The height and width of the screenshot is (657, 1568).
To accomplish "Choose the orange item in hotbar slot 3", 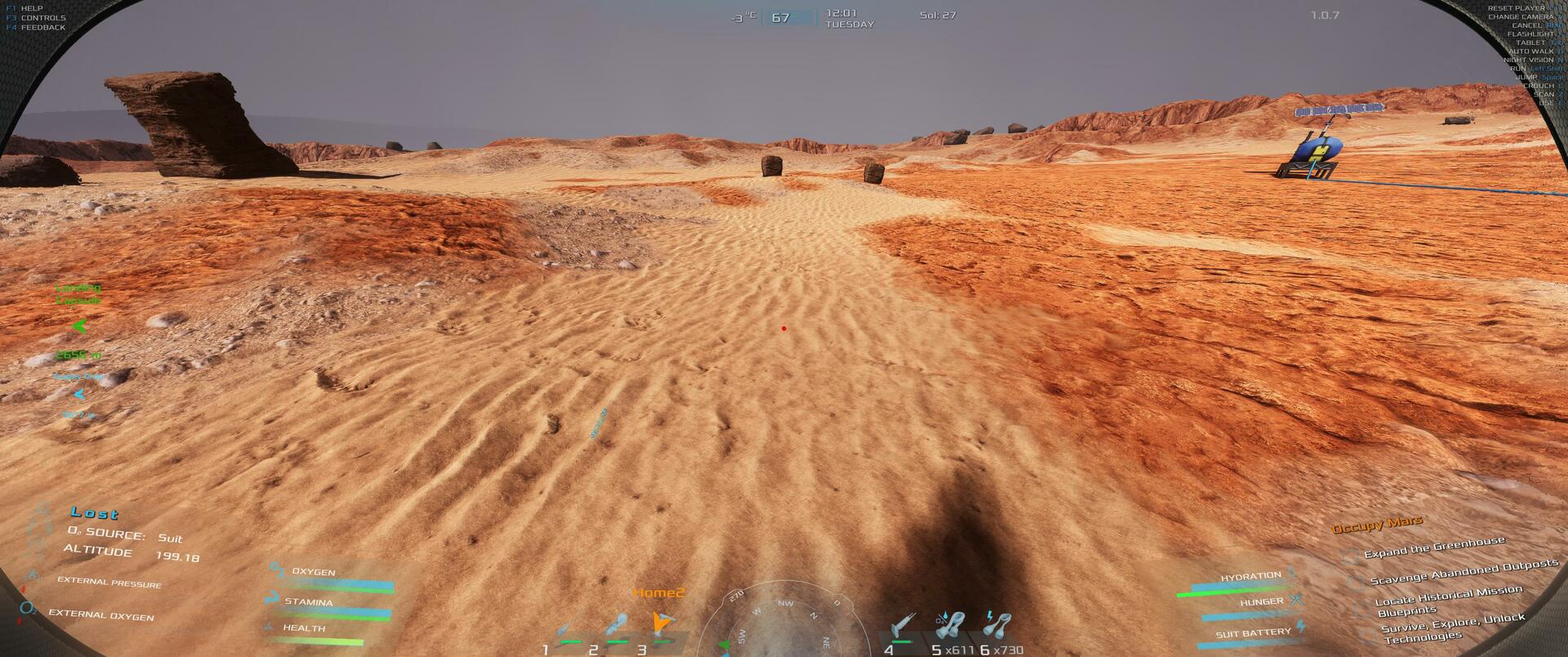I will (x=662, y=627).
